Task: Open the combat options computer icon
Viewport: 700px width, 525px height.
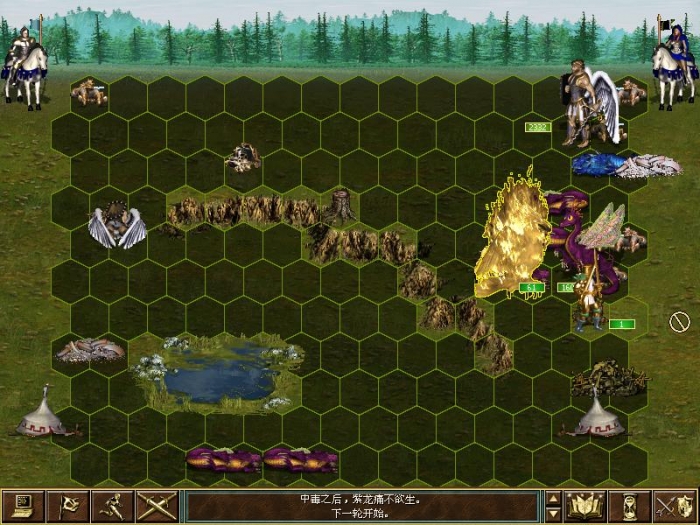Action: coord(22,506)
